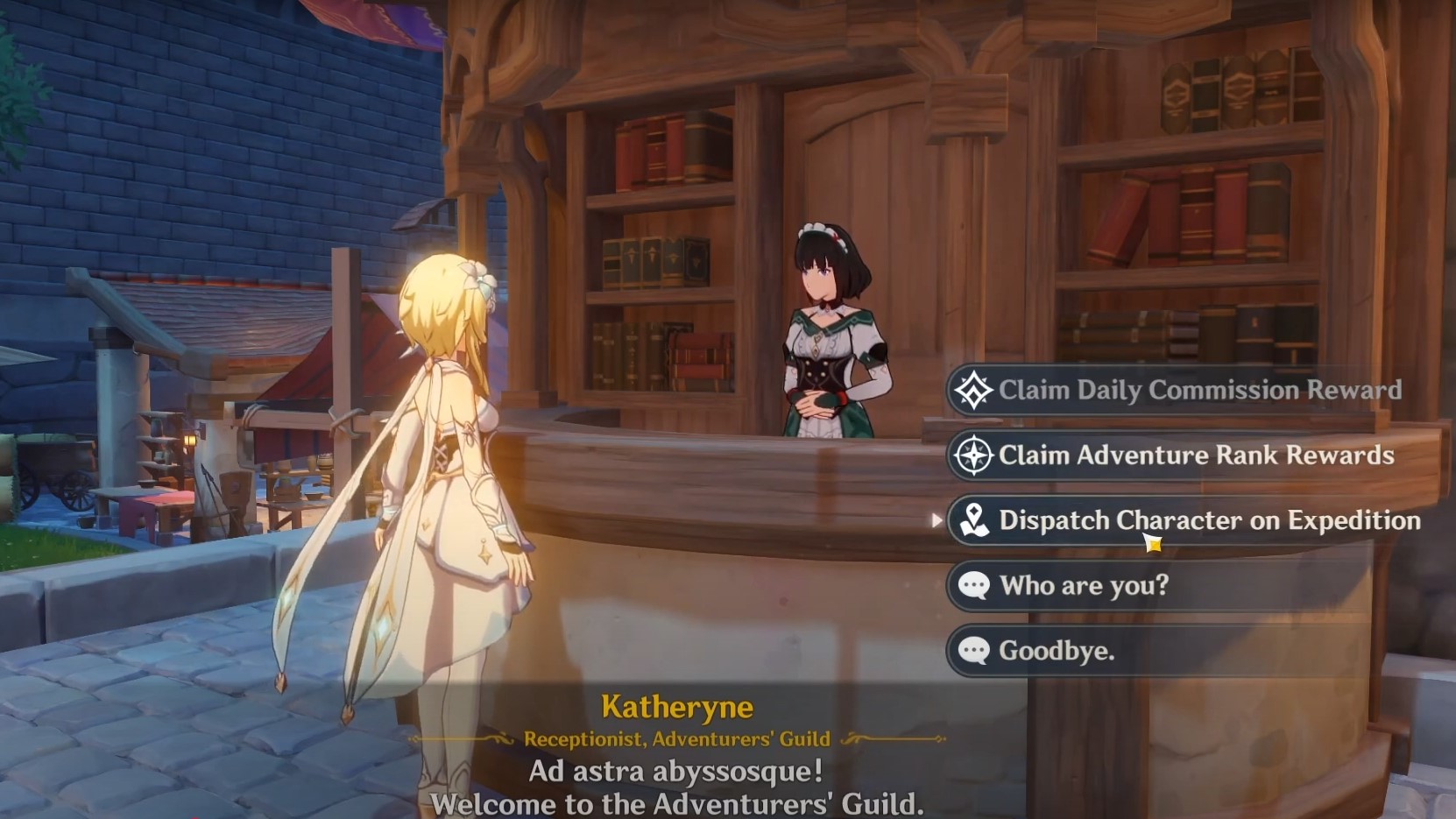The width and height of the screenshot is (1456, 819).
Task: Pick Dispatch Character on Expedition
Action: (1209, 520)
